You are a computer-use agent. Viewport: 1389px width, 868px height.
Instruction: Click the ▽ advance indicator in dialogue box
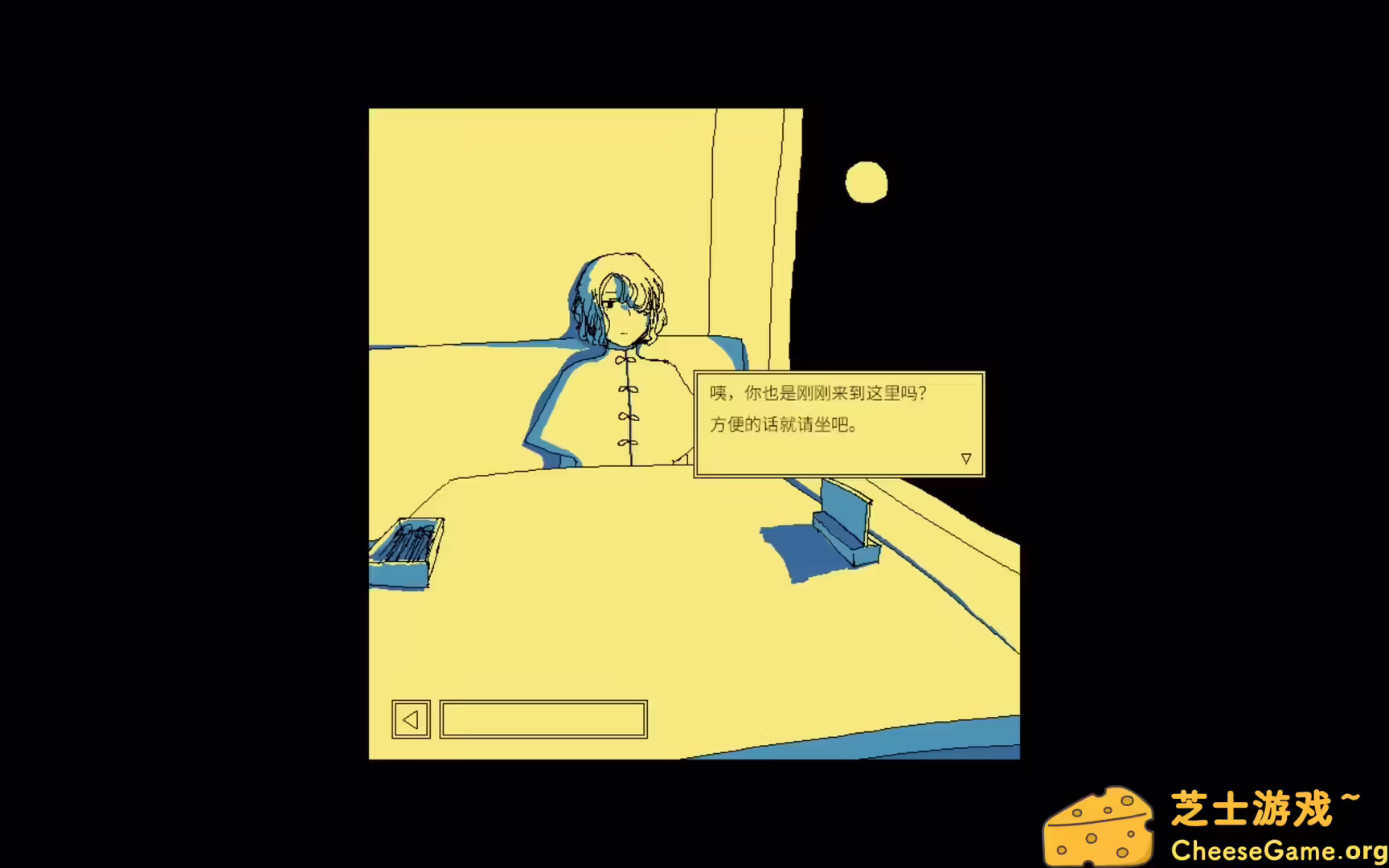pyautogui.click(x=966, y=457)
